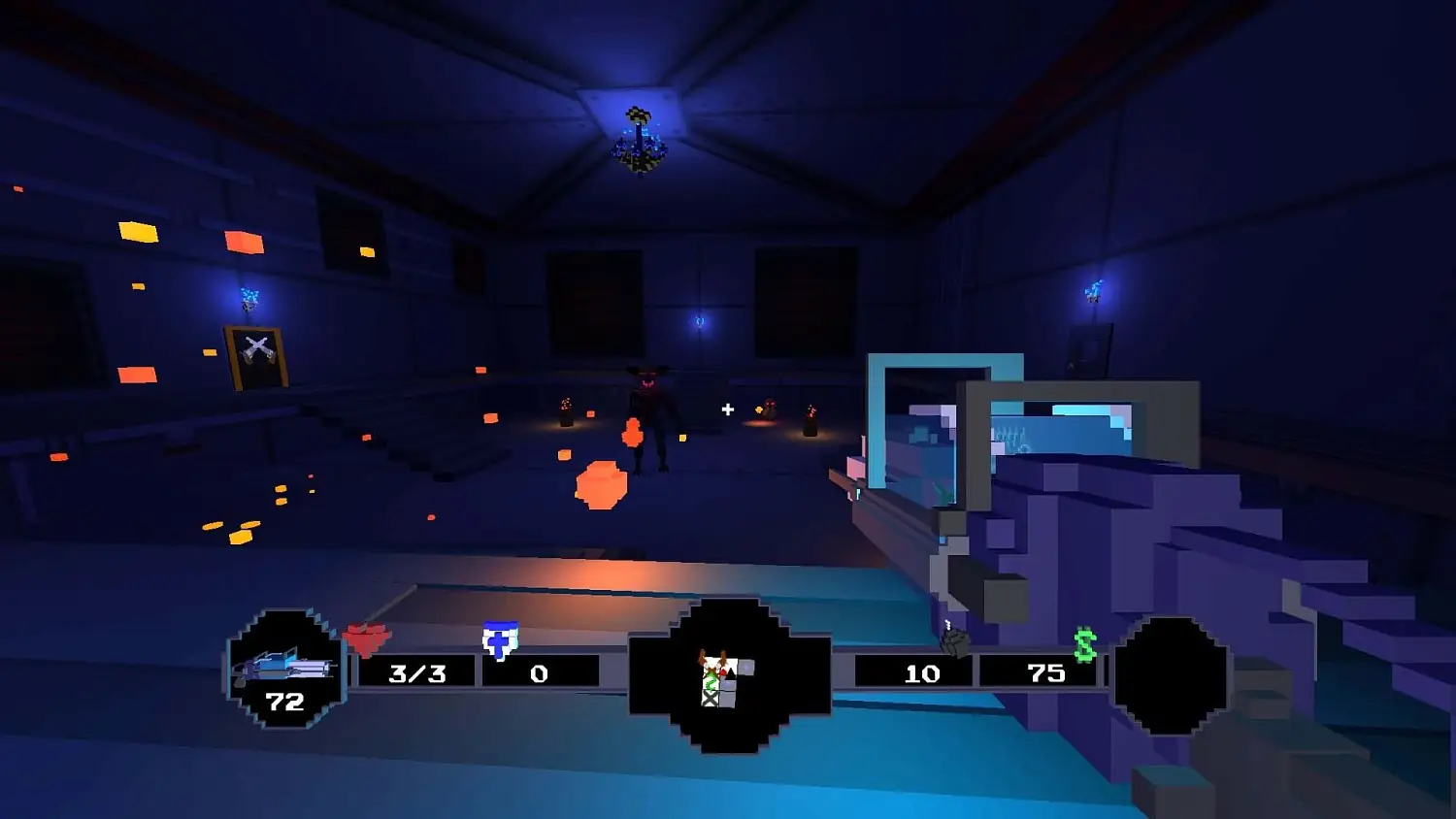Click the ceiling chandelier light

click(641, 136)
